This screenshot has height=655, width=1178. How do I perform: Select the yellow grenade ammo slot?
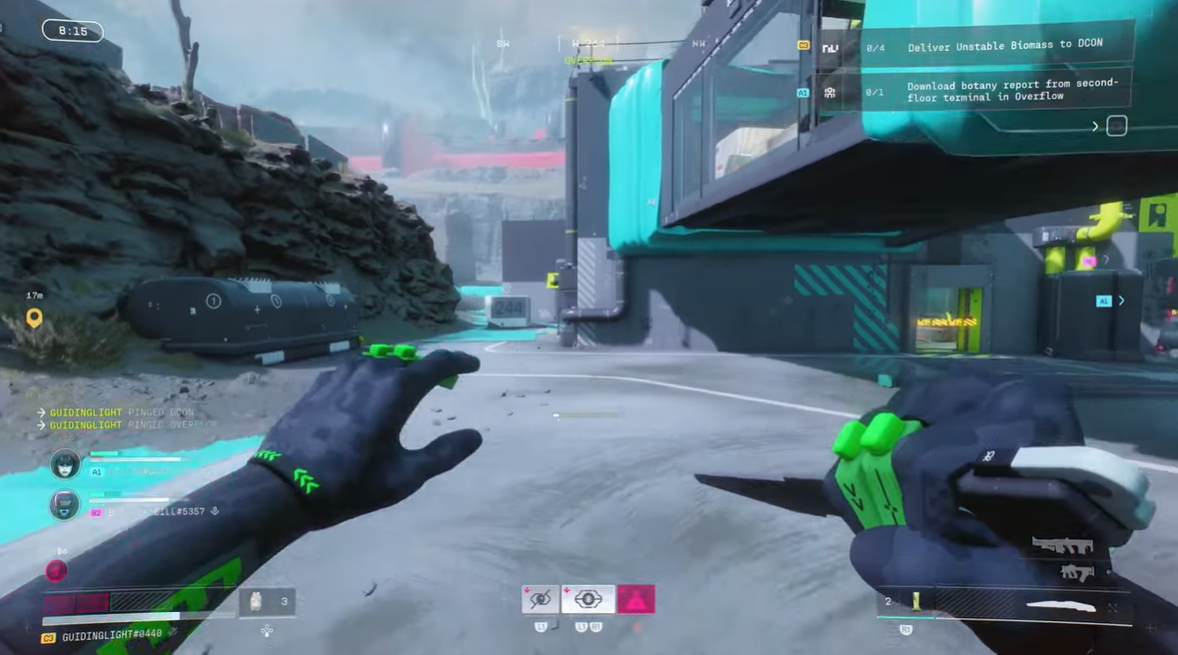(x=914, y=601)
